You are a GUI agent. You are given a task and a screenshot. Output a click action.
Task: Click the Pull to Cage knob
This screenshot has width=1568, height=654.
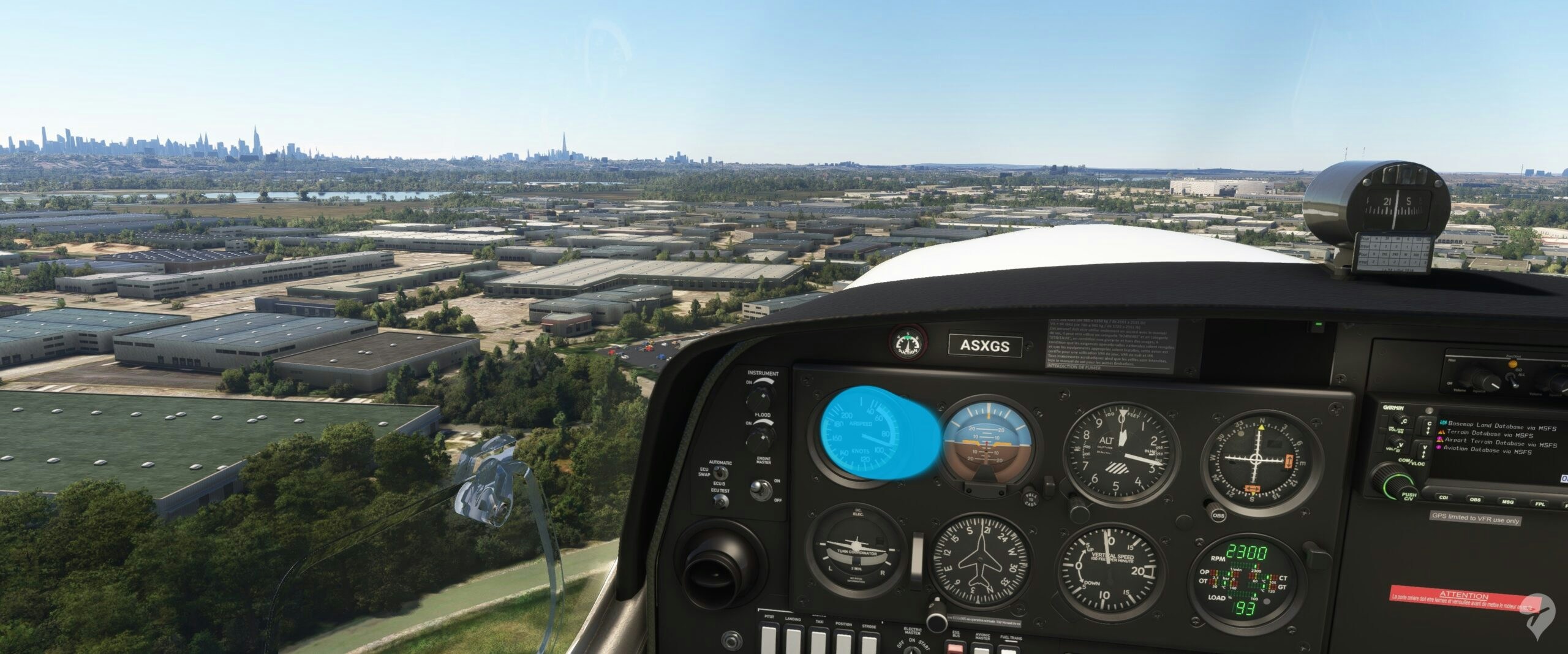pos(1030,498)
